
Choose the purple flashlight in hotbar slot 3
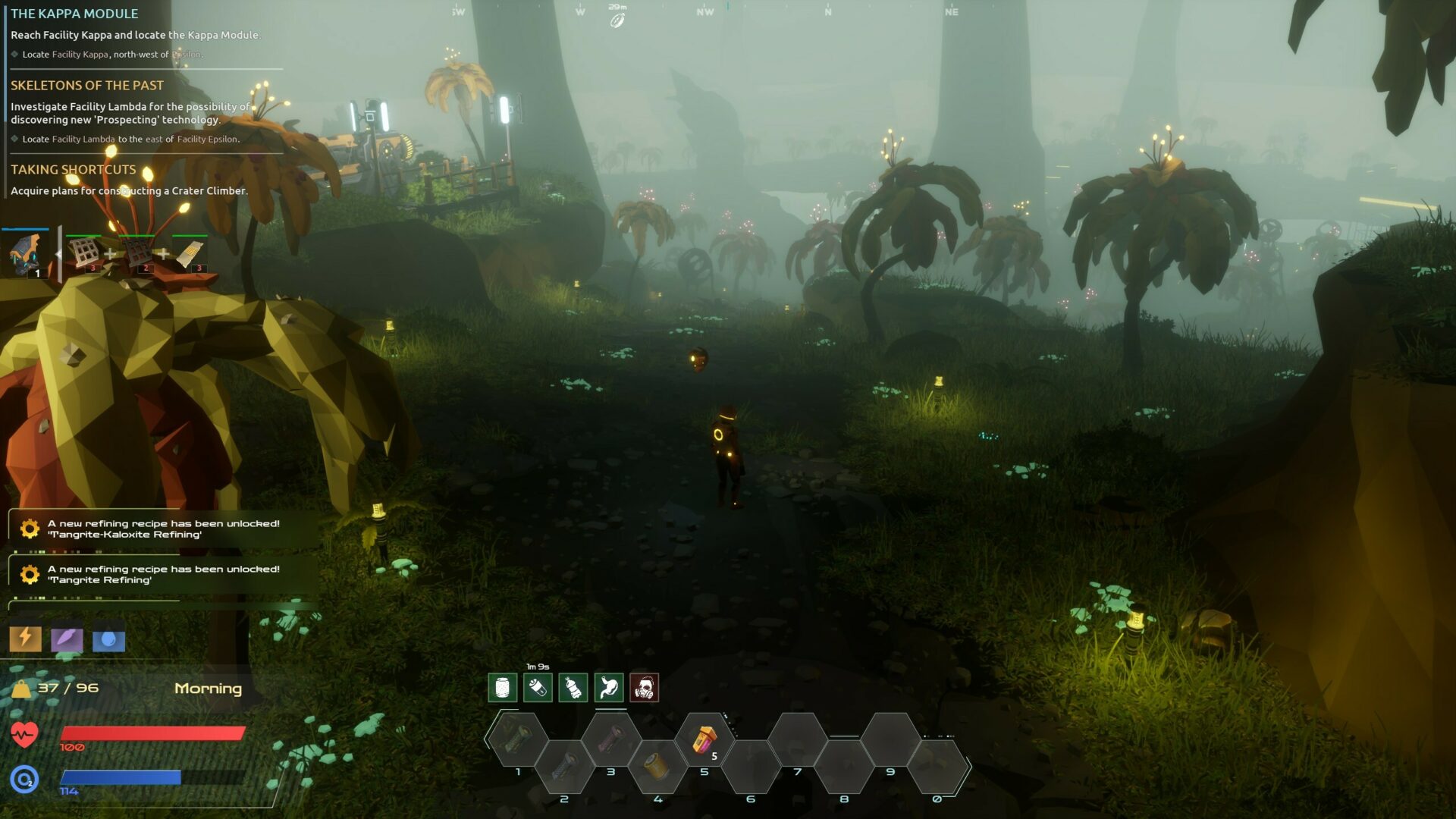610,739
